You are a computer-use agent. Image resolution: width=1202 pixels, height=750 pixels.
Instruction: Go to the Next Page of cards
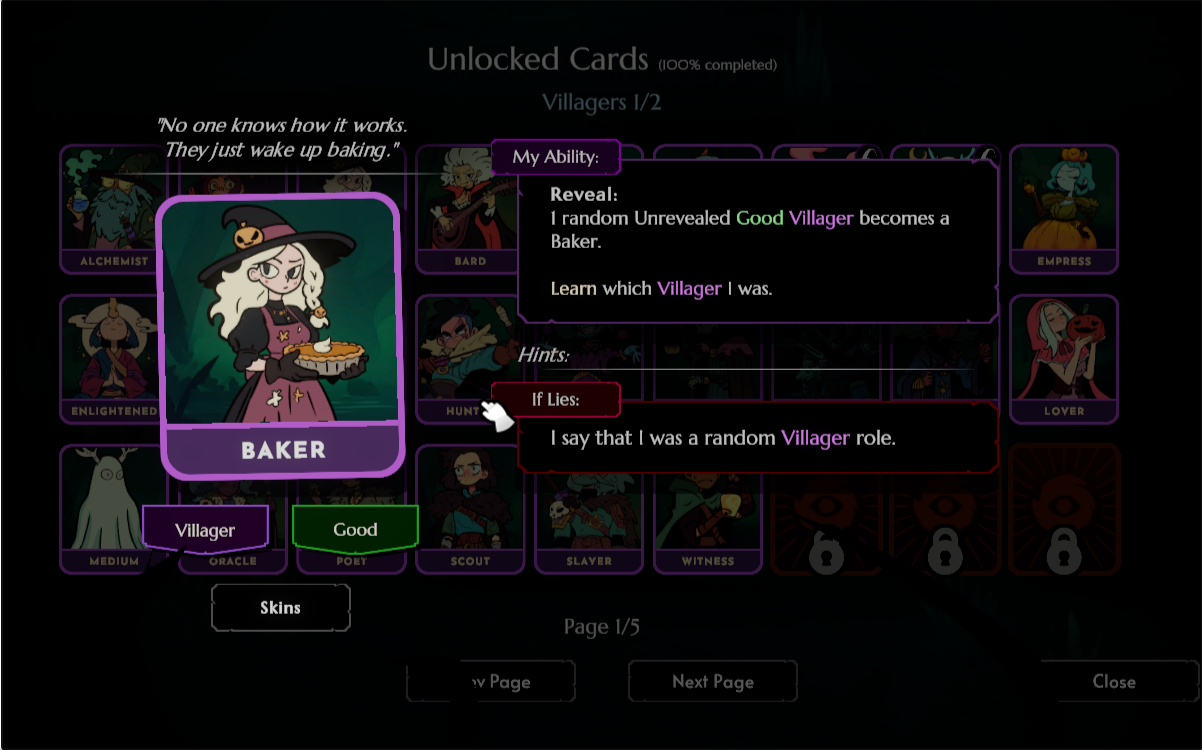tap(712, 682)
